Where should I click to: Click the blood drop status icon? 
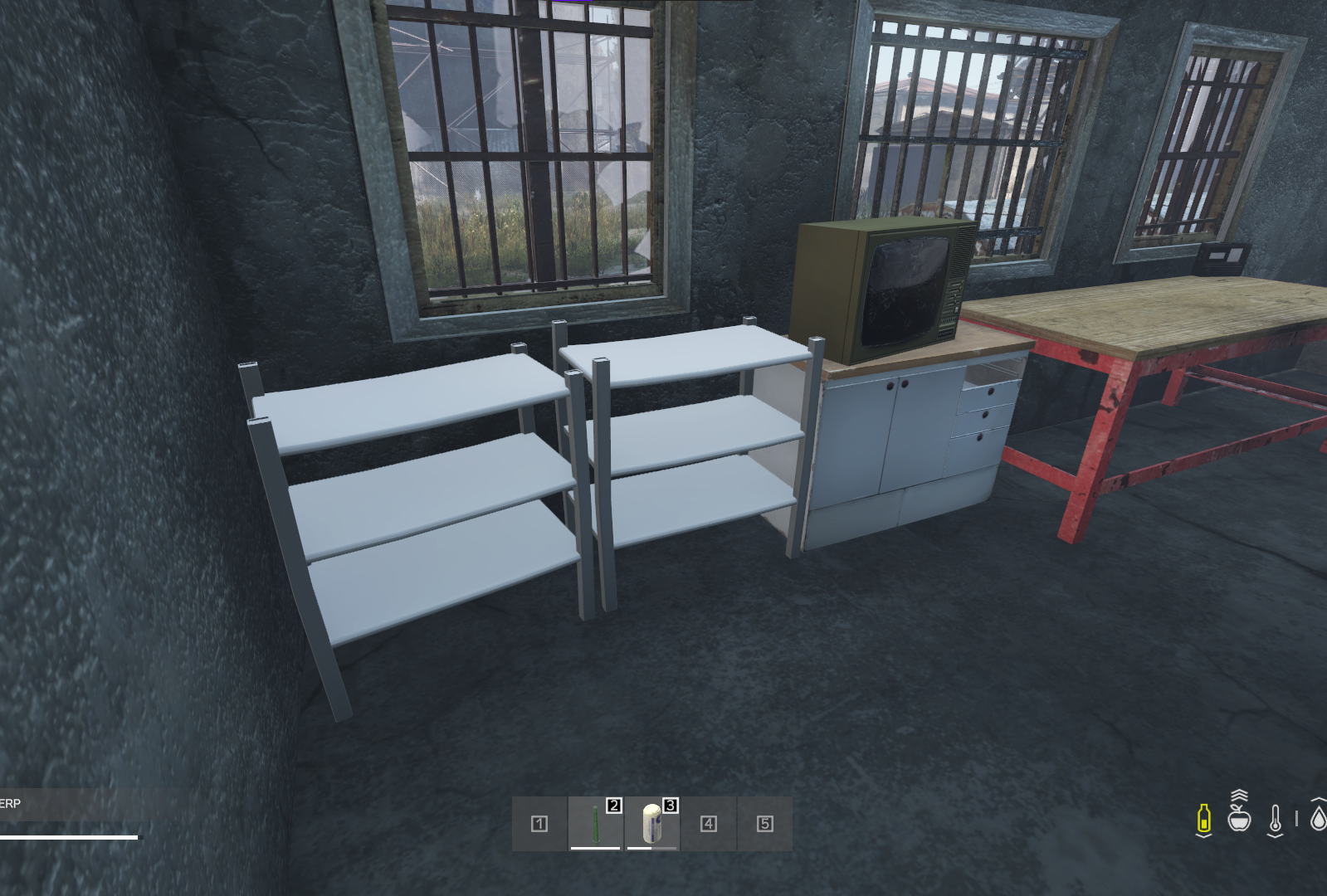coord(1318,819)
